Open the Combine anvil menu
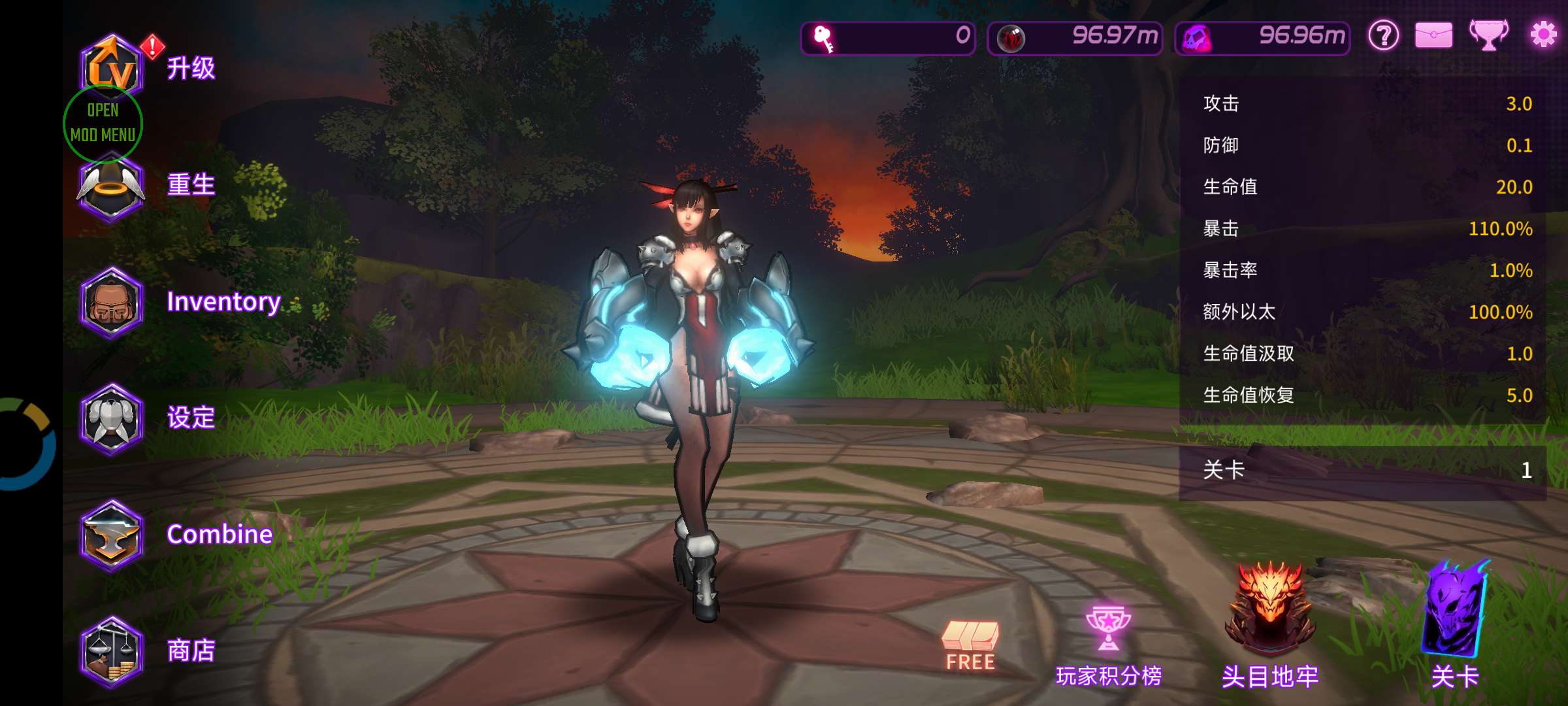Image resolution: width=1568 pixels, height=706 pixels. coord(112,535)
